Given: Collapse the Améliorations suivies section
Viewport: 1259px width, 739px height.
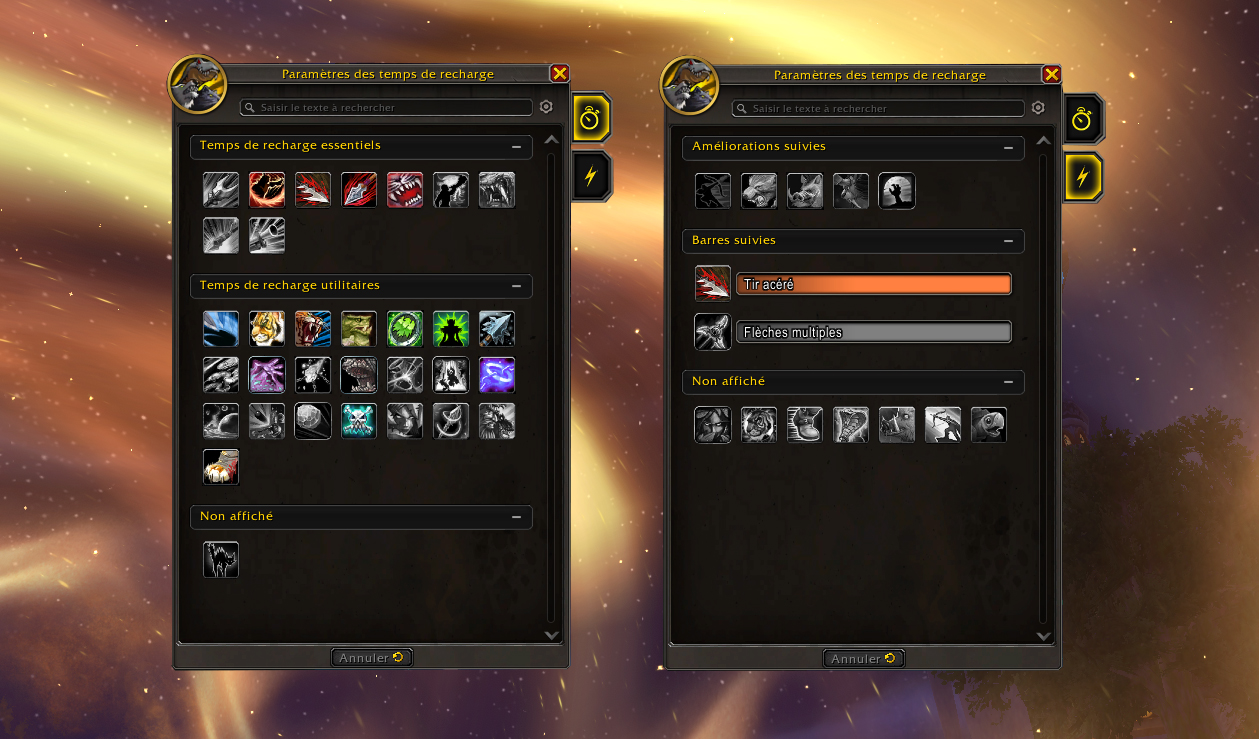Looking at the screenshot, I should pos(1008,147).
